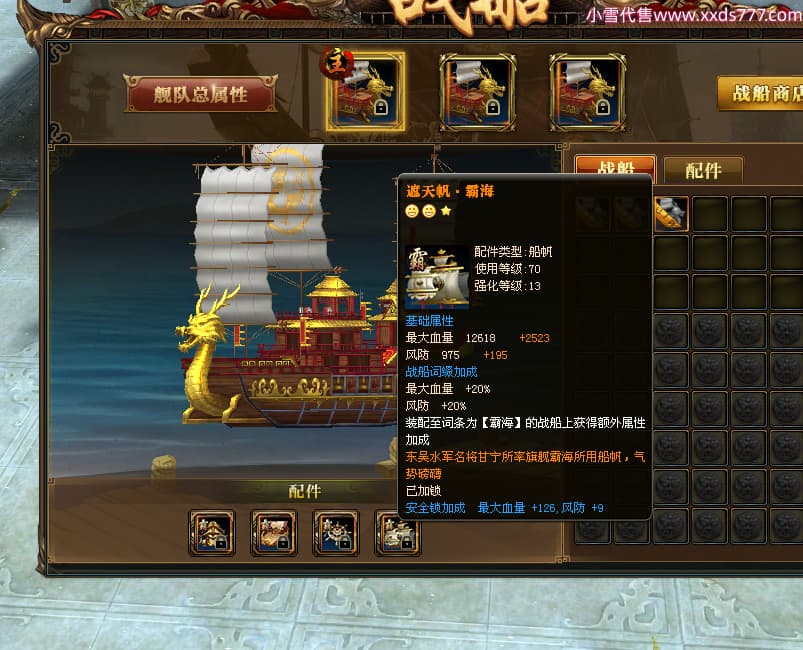803x650 pixels.
Task: Open the 战船商店 warship shop
Action: [762, 93]
